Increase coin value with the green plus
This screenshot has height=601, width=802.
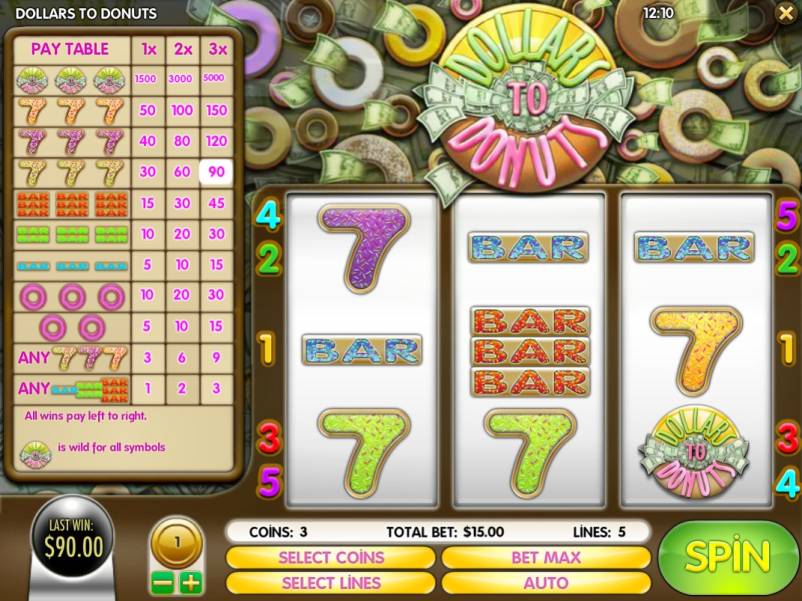[190, 582]
